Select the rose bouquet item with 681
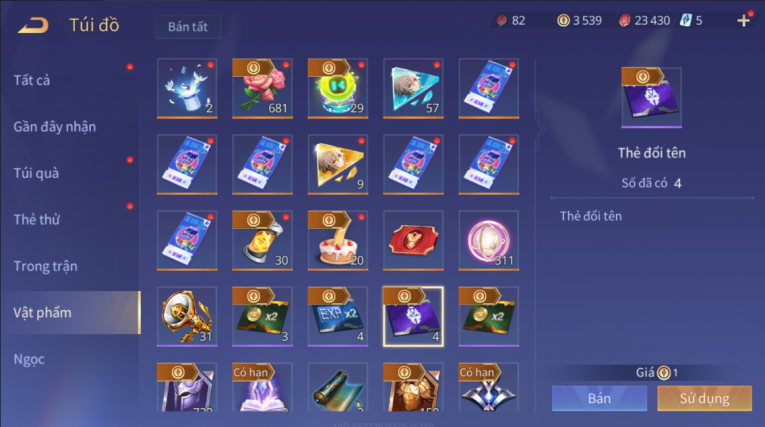The width and height of the screenshot is (765, 427). [262, 88]
